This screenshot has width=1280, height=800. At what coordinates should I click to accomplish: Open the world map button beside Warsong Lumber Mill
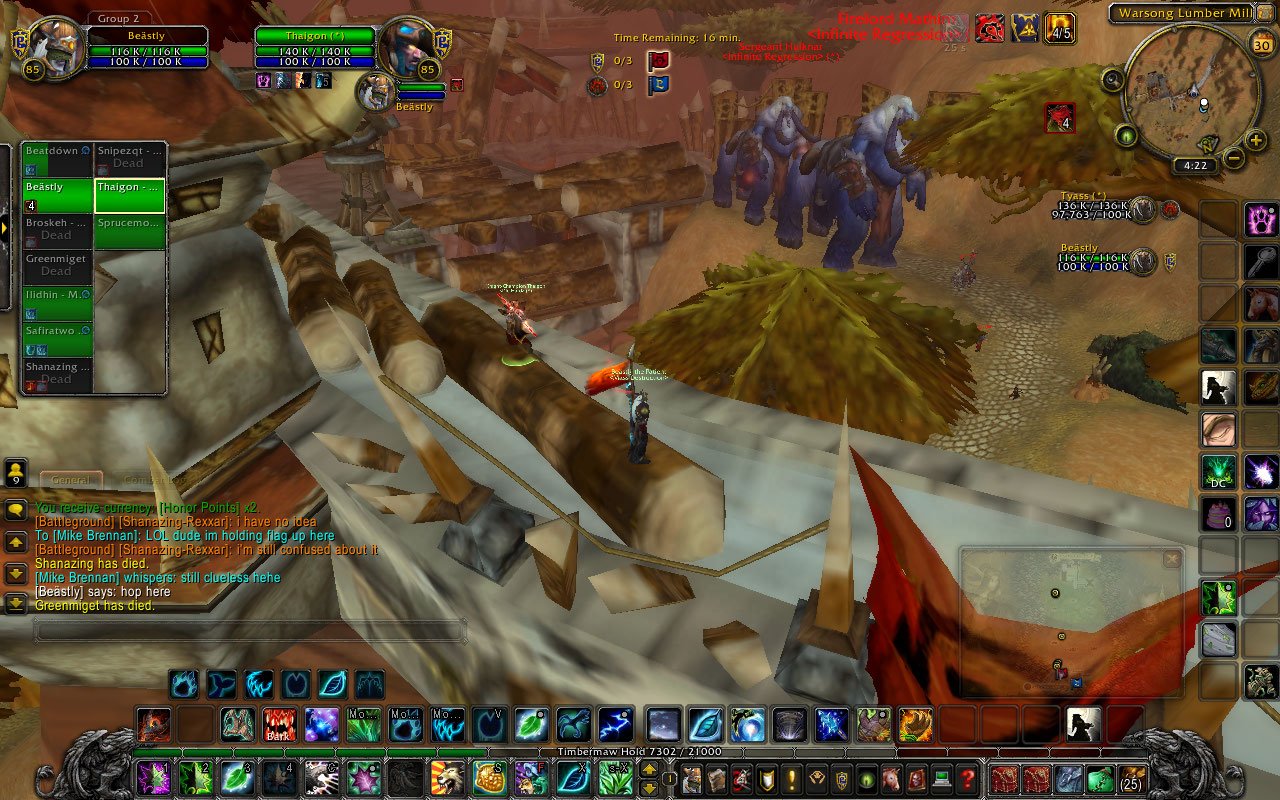(1265, 13)
